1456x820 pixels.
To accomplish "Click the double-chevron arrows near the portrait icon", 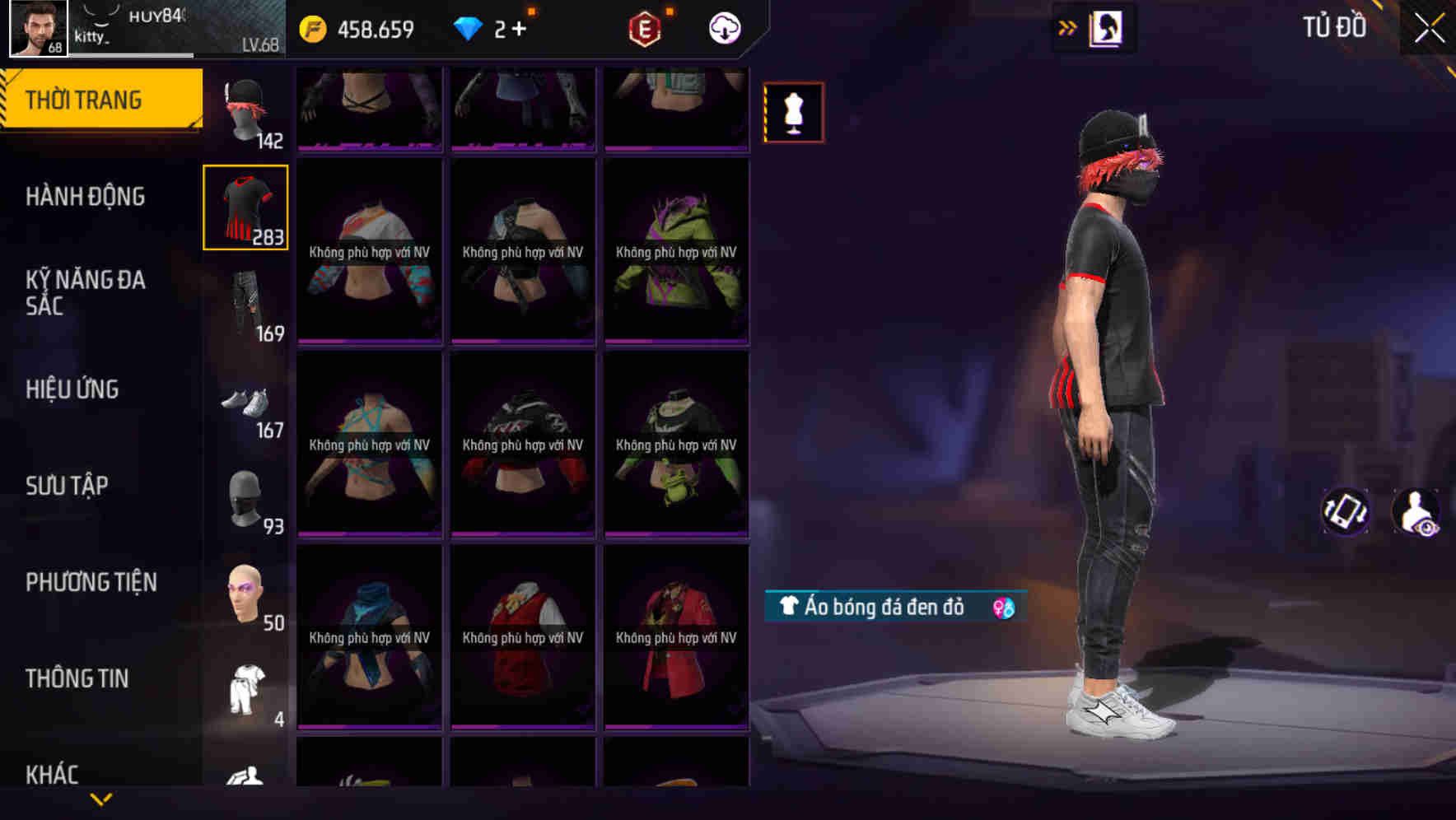I will coord(1065,26).
